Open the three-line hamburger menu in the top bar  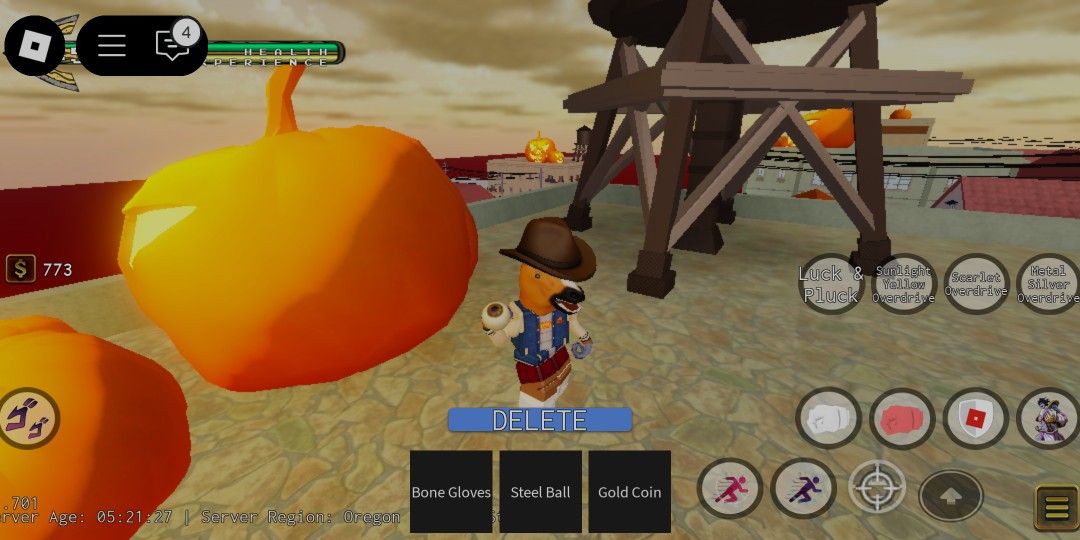coord(111,45)
